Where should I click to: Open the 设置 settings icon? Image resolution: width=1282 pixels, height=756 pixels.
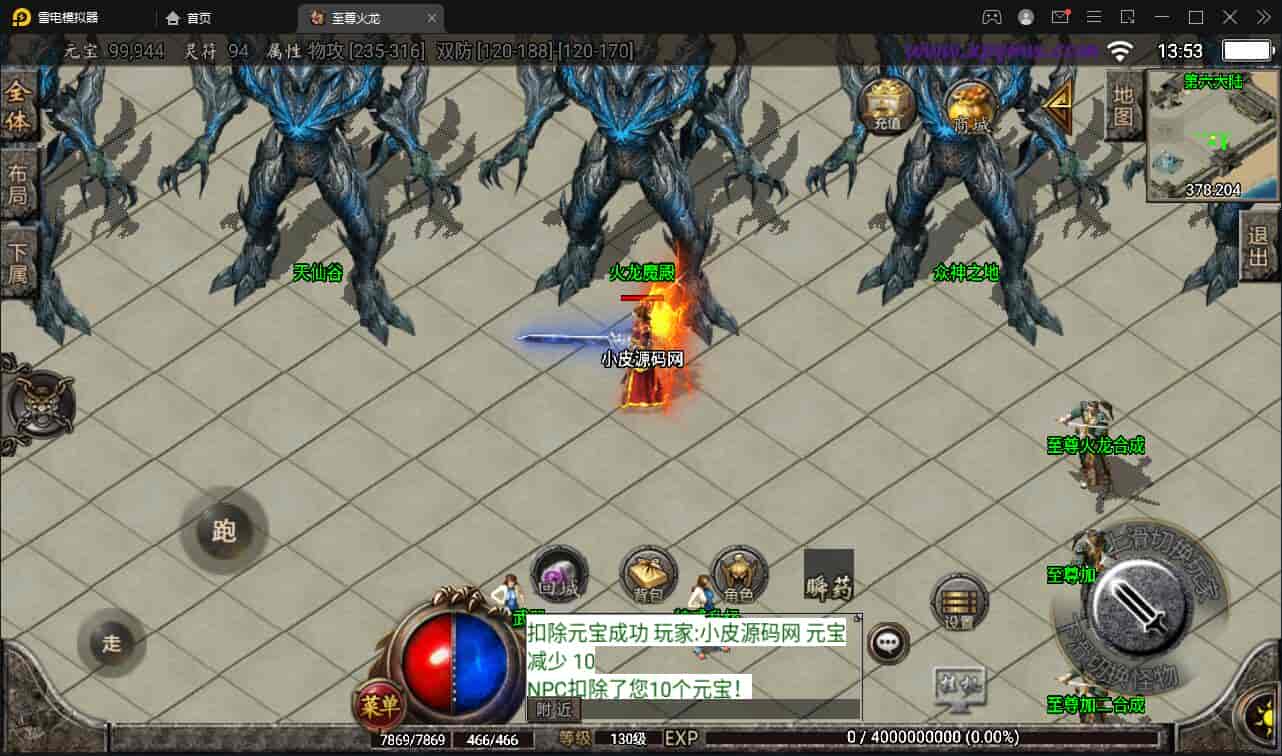959,602
